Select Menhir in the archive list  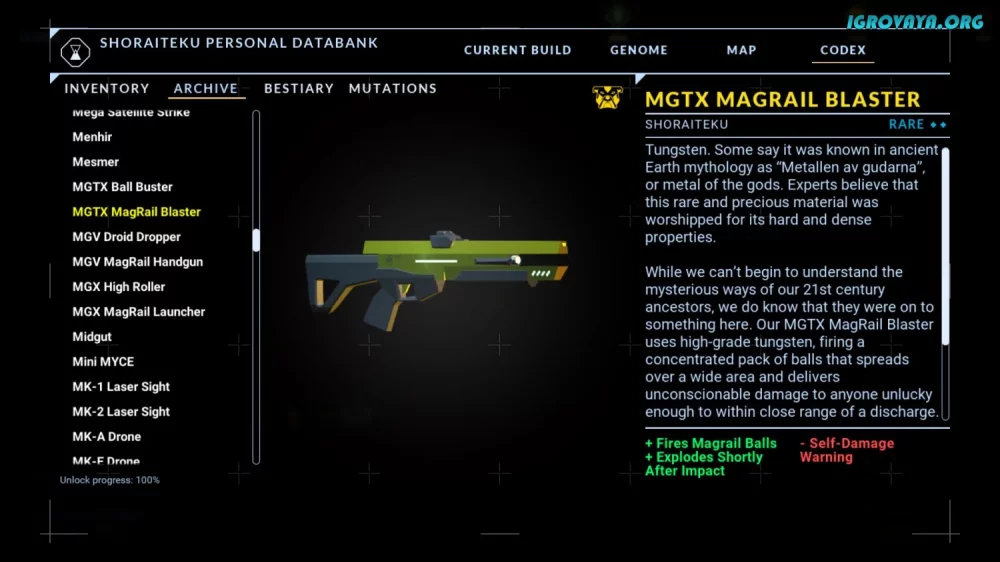tap(92, 137)
